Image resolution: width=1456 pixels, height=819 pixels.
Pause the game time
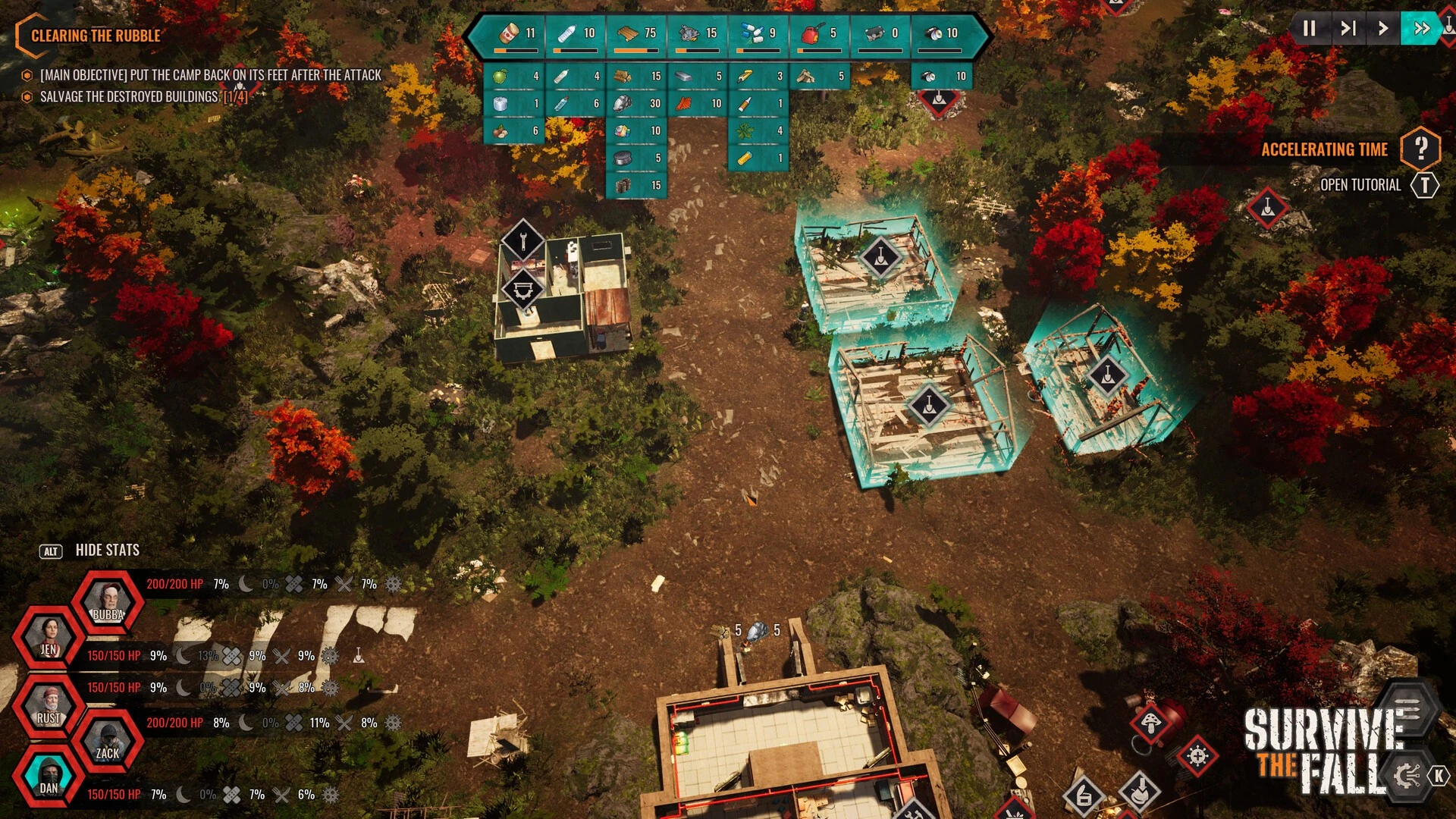pos(1309,29)
